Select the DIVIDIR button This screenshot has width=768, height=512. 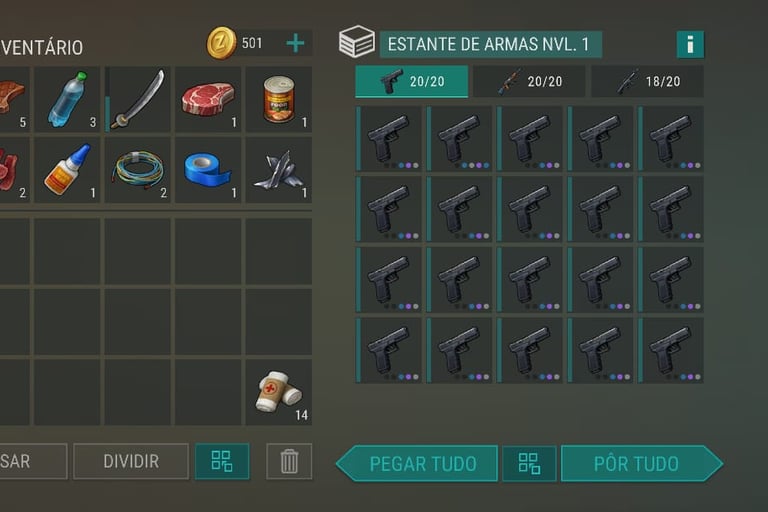(x=131, y=461)
